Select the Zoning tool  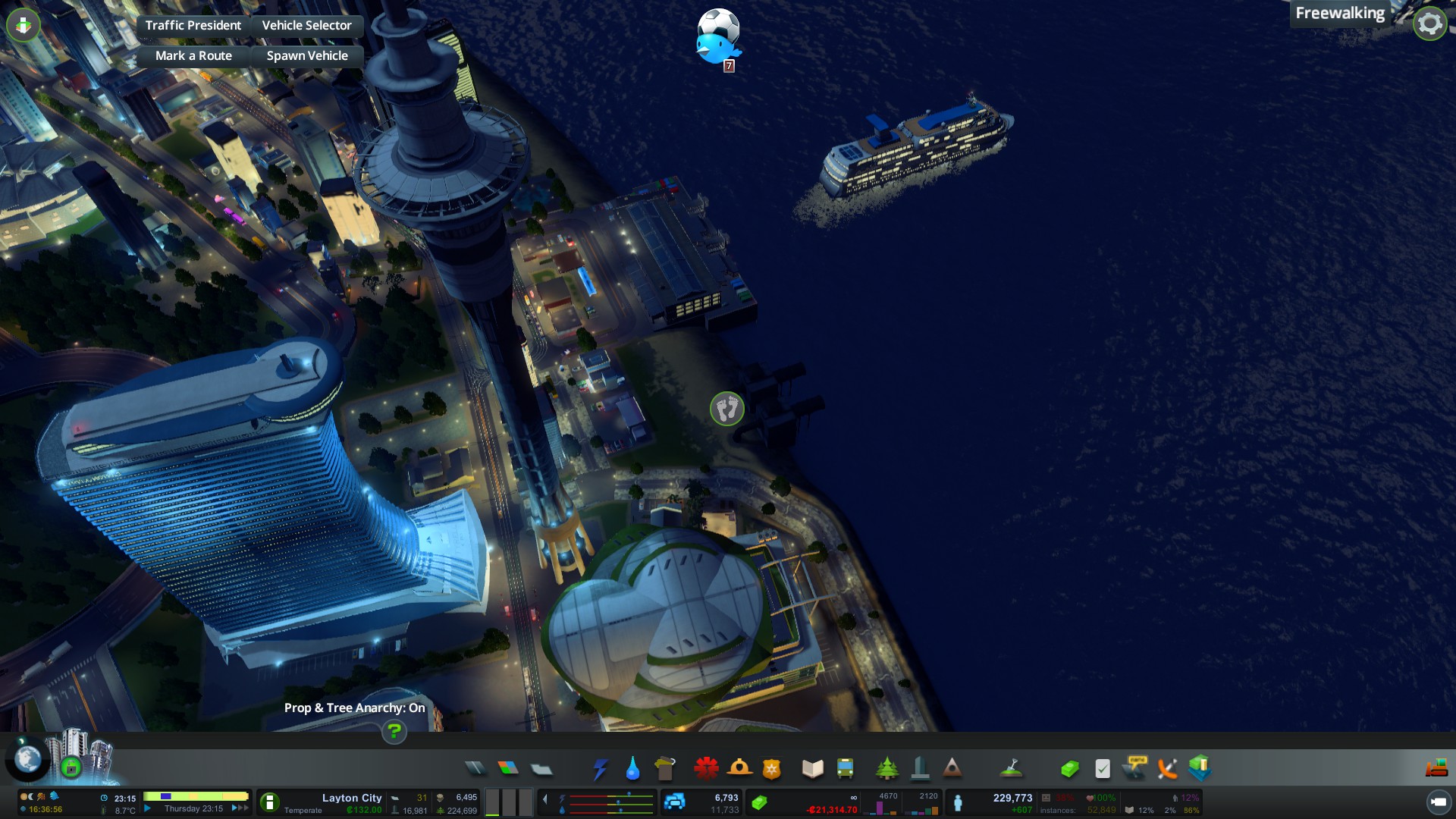(508, 768)
